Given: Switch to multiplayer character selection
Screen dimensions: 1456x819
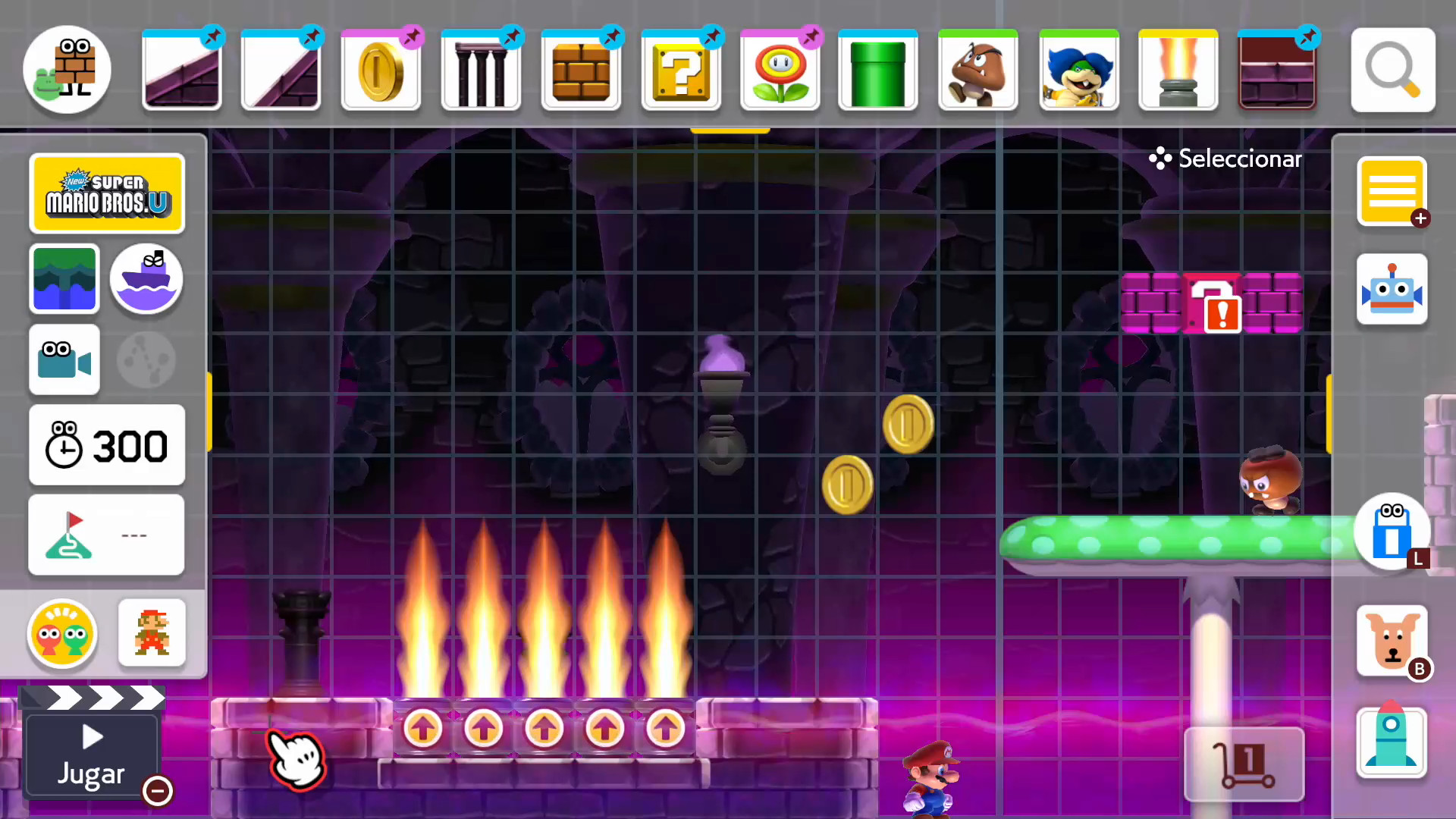Looking at the screenshot, I should point(62,635).
